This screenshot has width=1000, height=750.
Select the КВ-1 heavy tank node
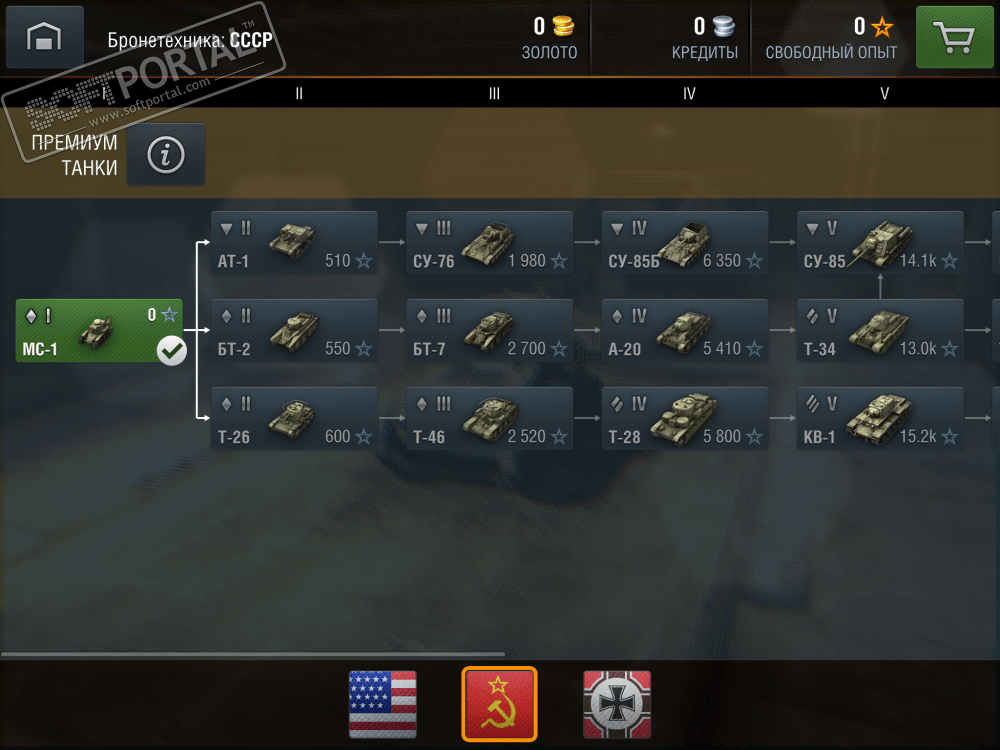tap(880, 418)
